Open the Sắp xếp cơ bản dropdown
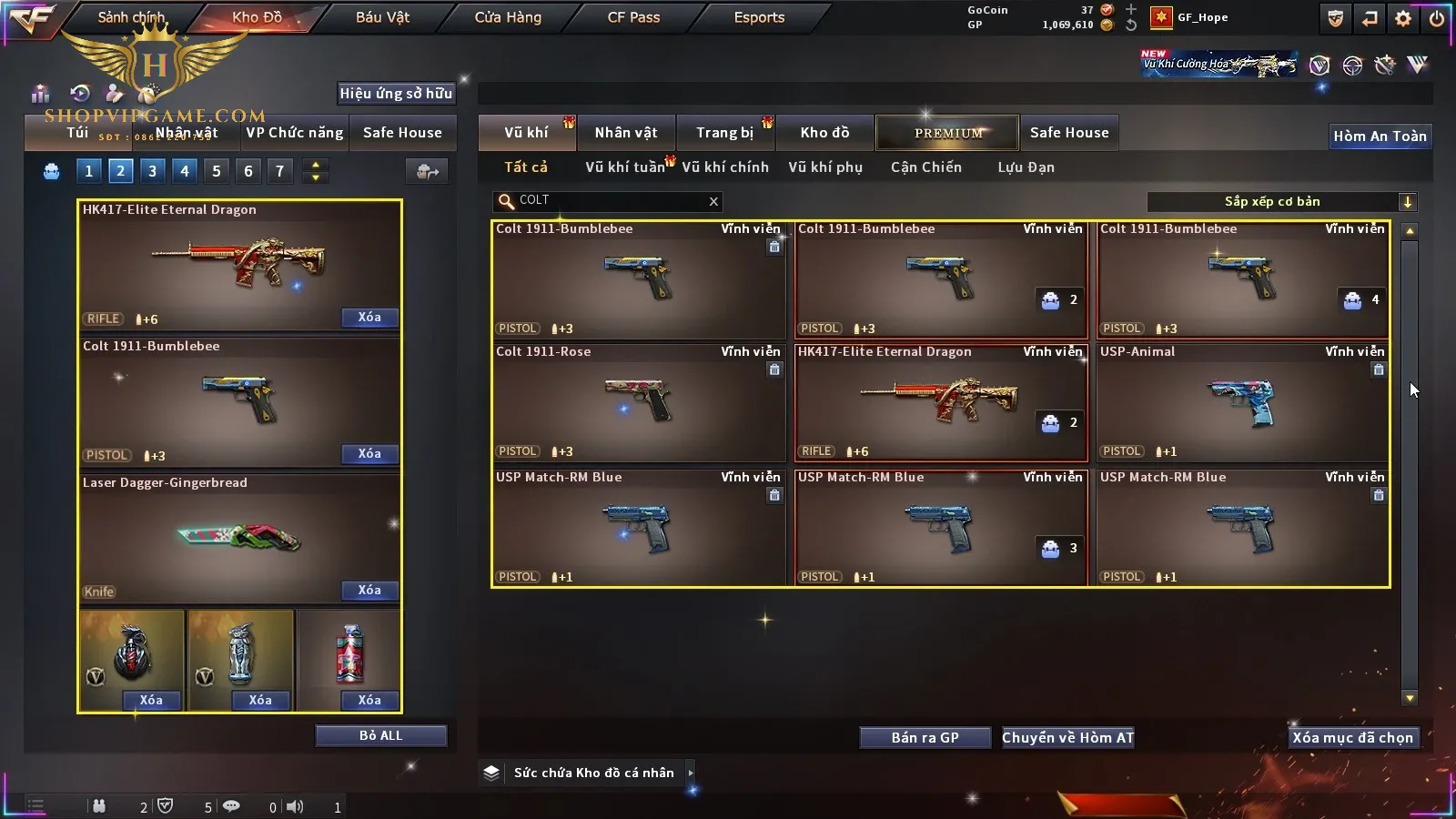This screenshot has height=819, width=1456. click(x=1407, y=202)
